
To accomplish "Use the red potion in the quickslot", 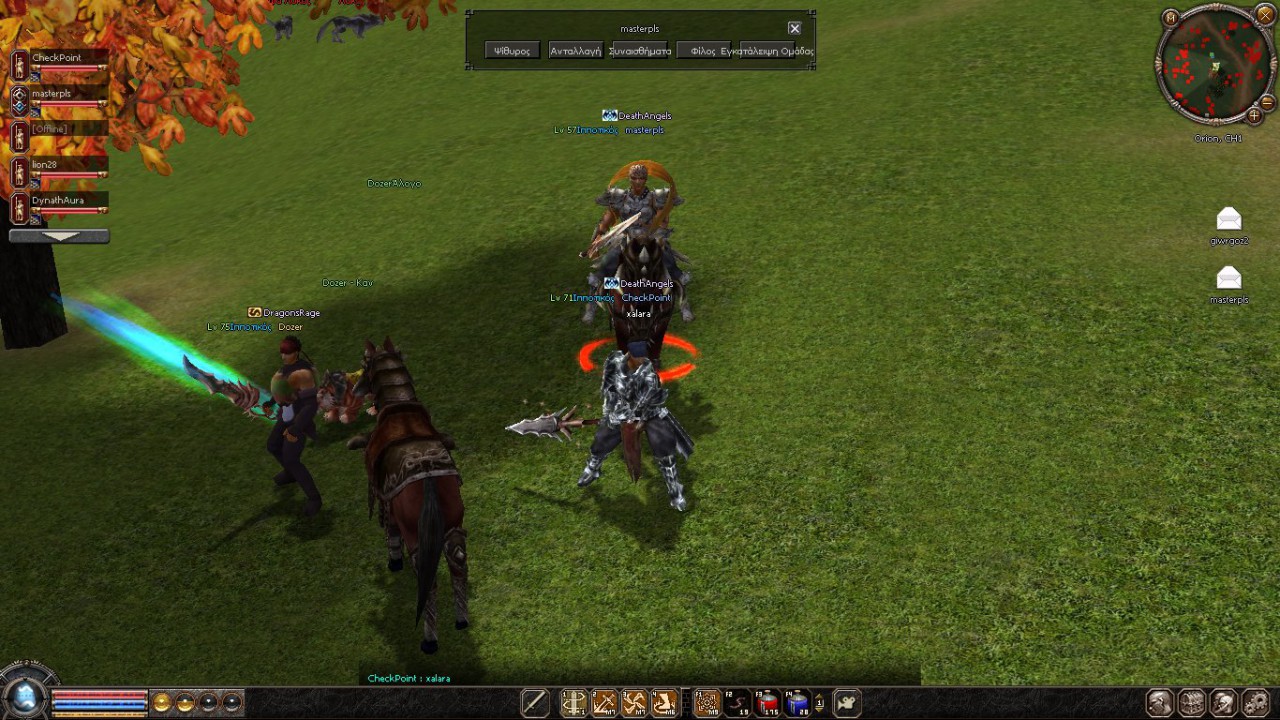I will 768,704.
